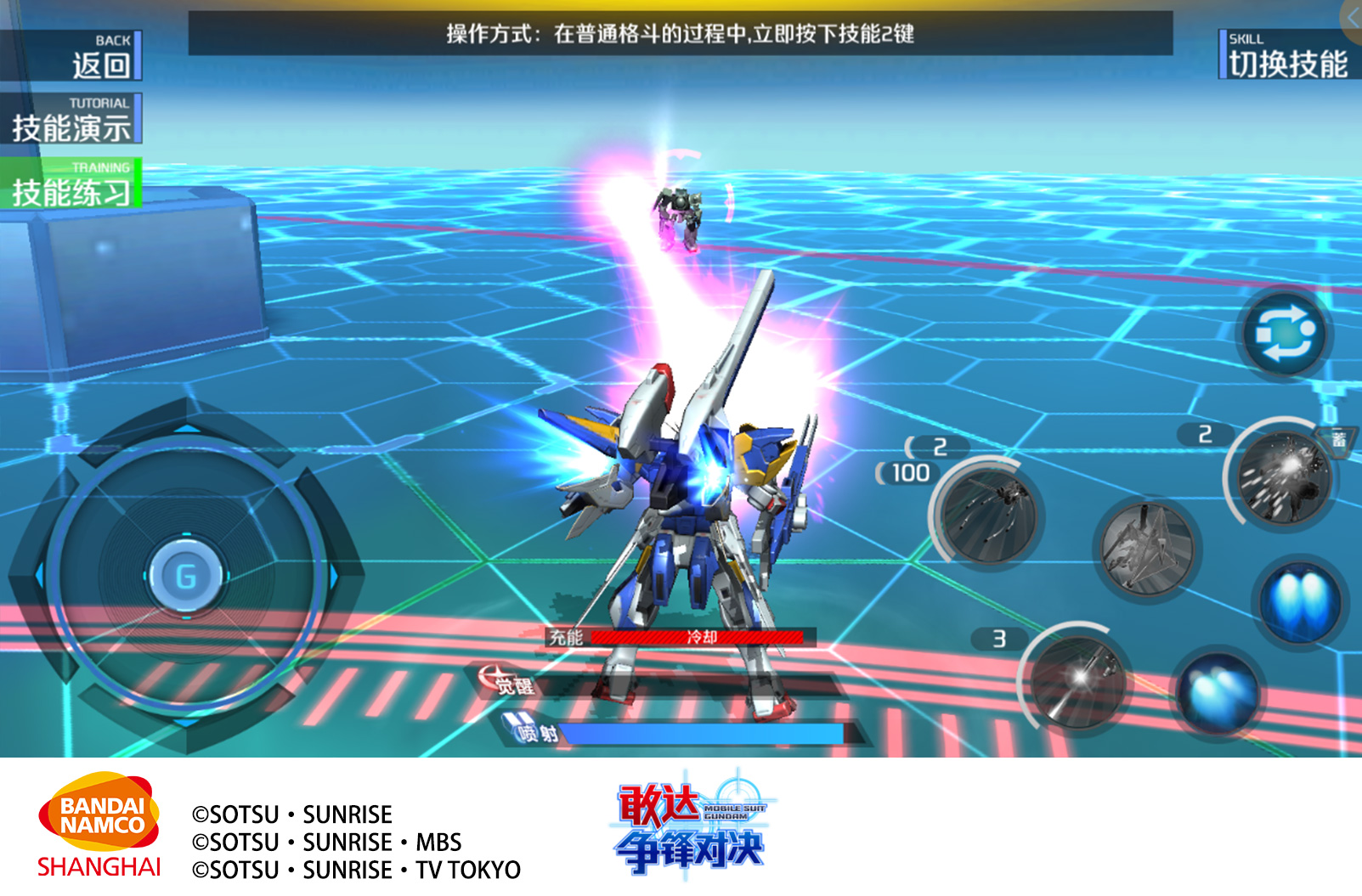Screen dimensions: 1362x896
Task: Open 切换技能 to switch skills
Action: (1286, 54)
